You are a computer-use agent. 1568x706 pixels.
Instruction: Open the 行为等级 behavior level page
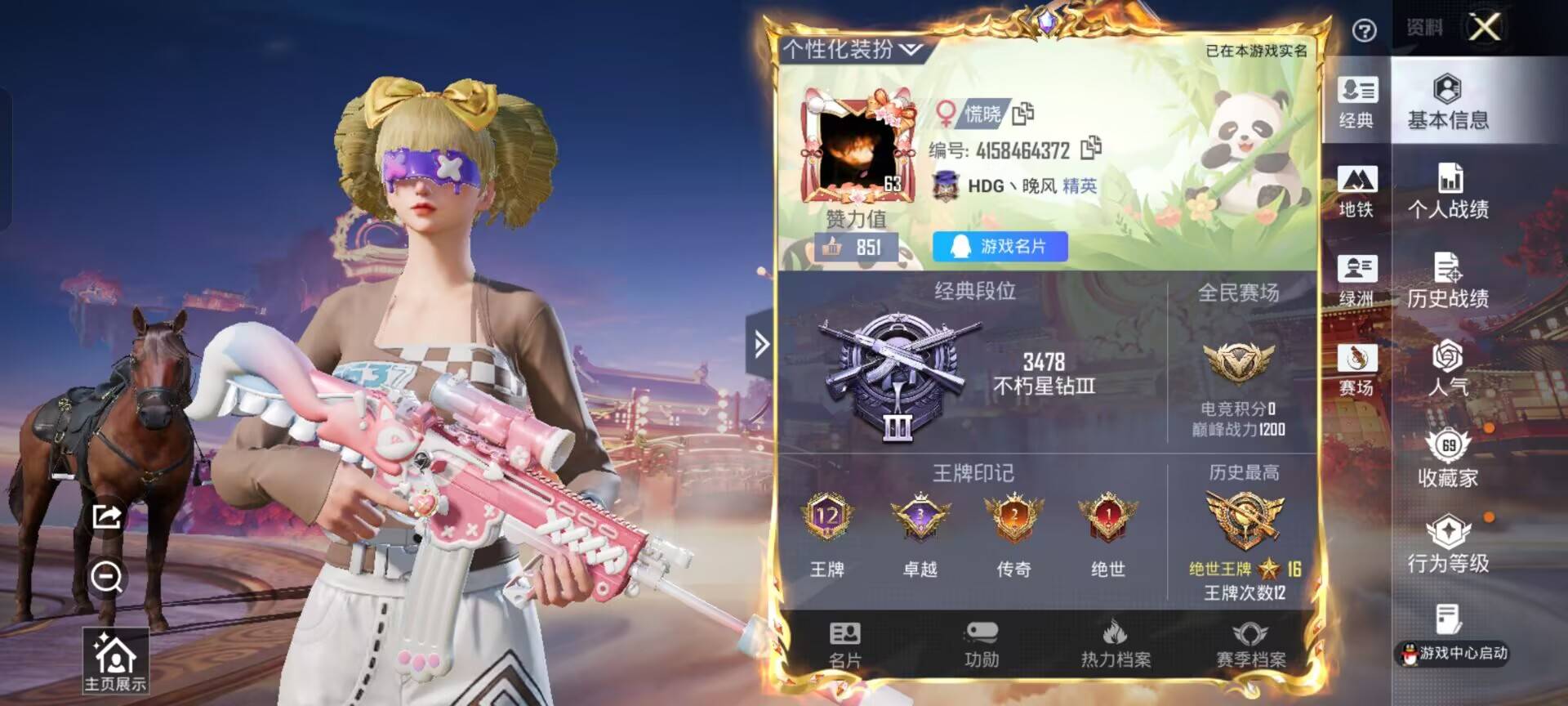(1447, 545)
